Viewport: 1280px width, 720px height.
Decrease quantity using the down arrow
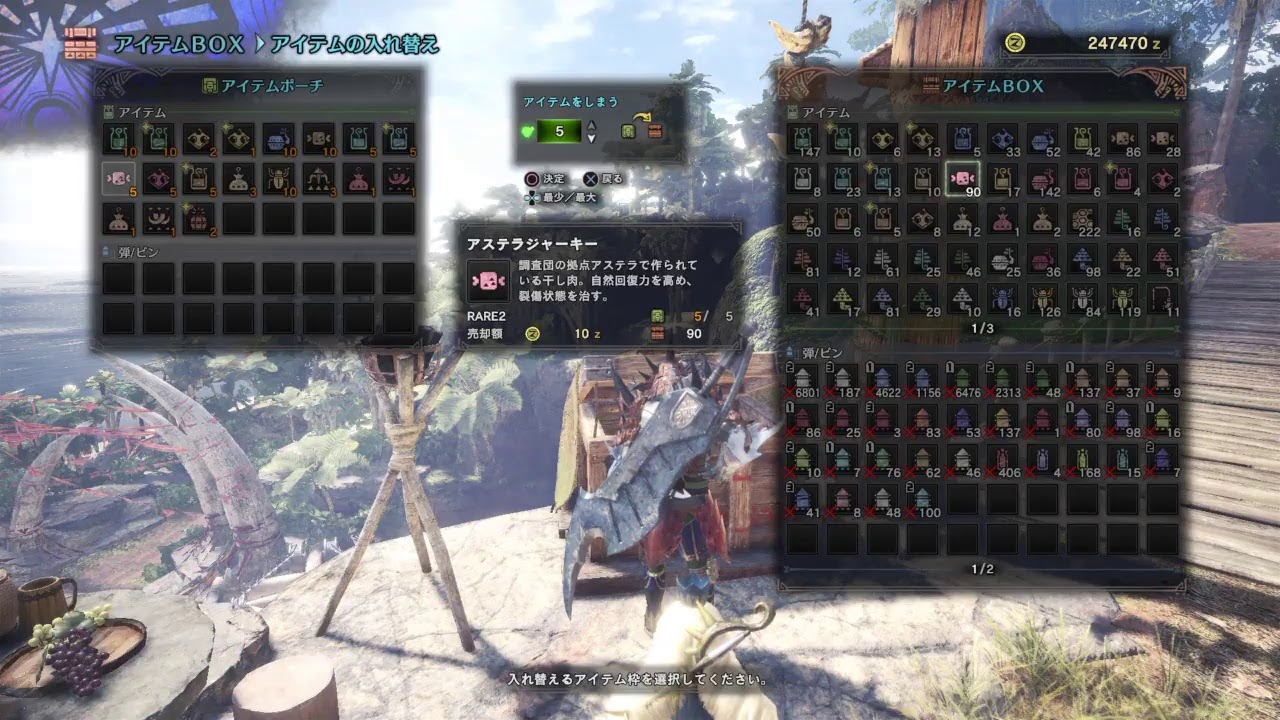coord(591,139)
